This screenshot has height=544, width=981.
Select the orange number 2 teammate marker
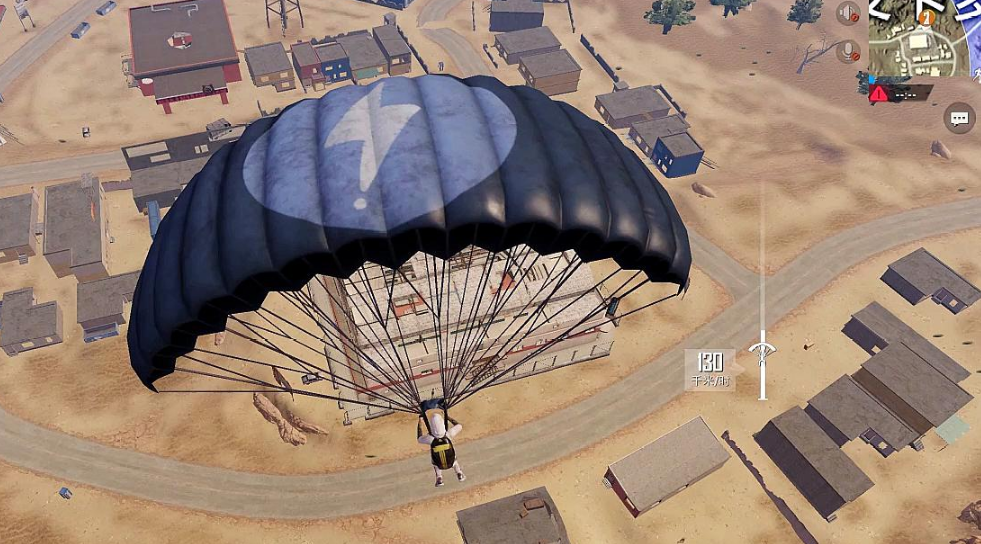tap(927, 16)
